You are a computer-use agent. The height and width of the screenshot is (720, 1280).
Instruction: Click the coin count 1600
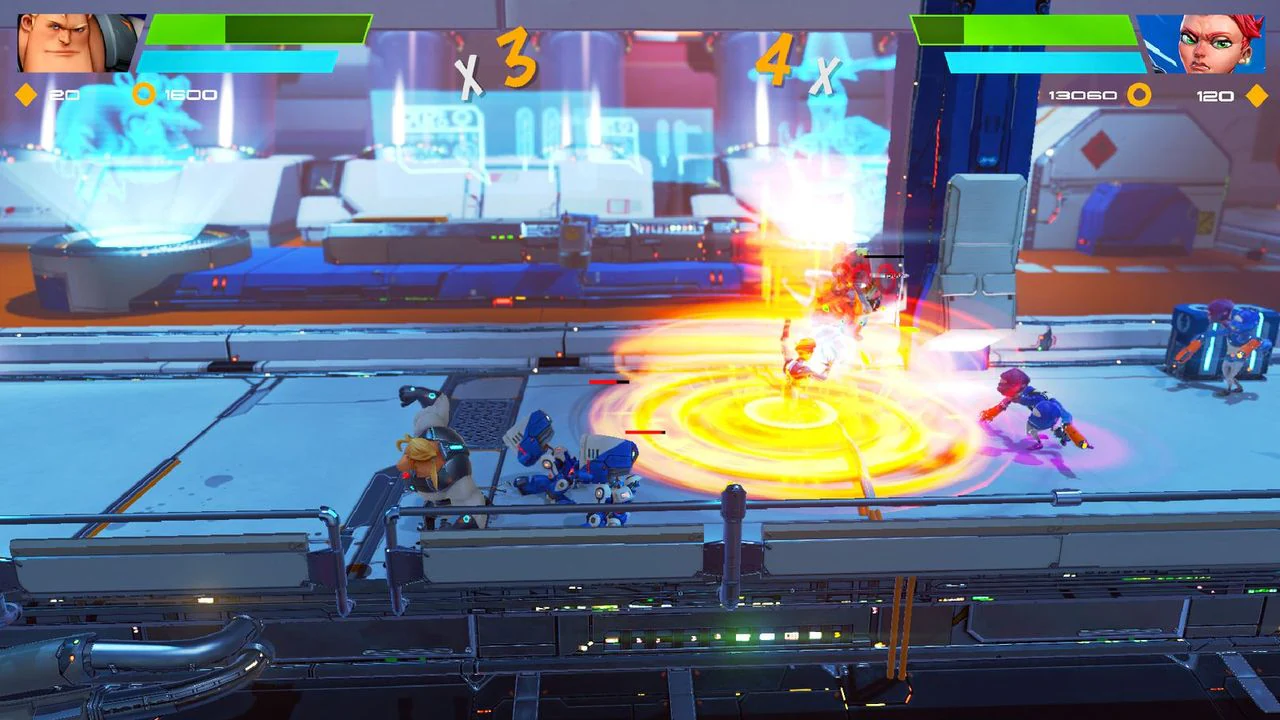(193, 92)
